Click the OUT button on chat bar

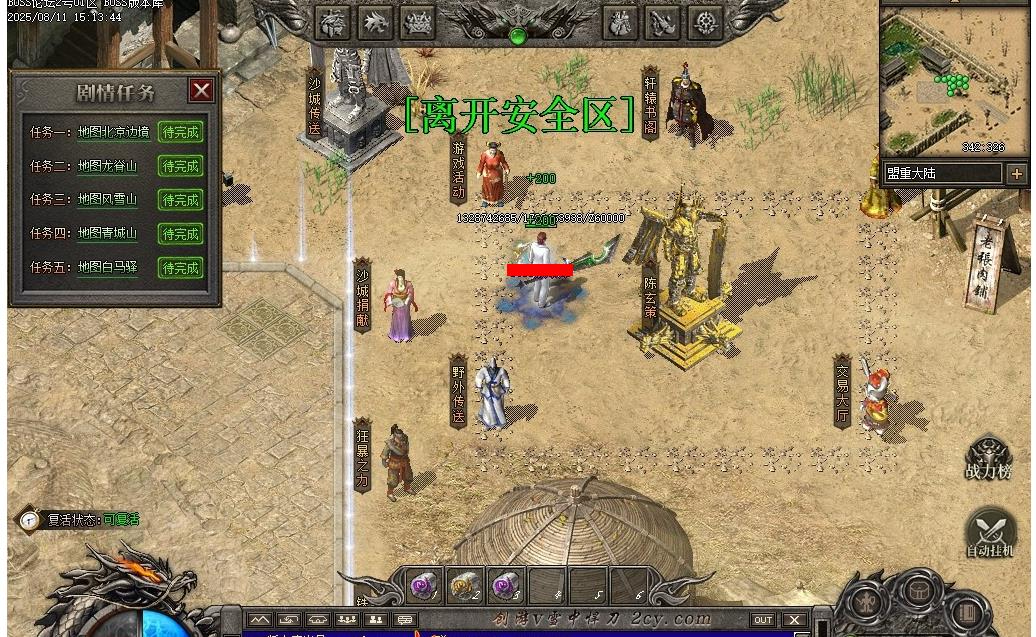pos(763,620)
